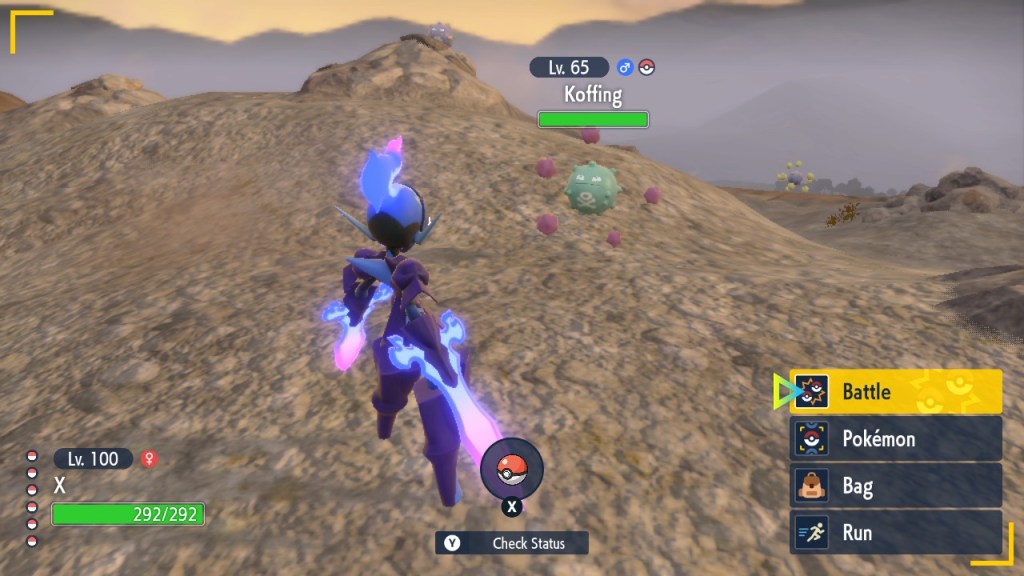Throw a Poké Ball using the ball icon
The height and width of the screenshot is (576, 1024).
[x=512, y=469]
